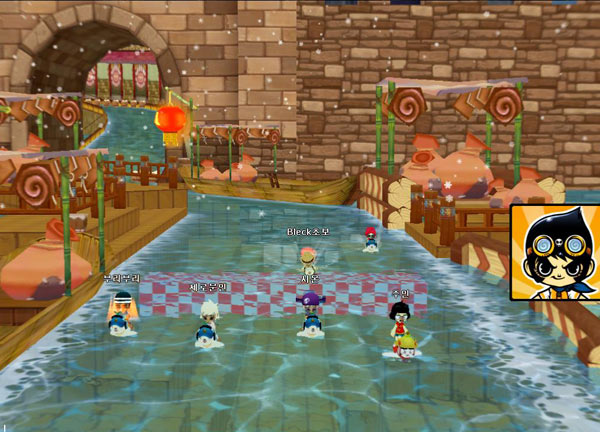Viewport: 600px width, 432px height.
Task: Click the goggle-wearing character portrait
Action: click(556, 253)
